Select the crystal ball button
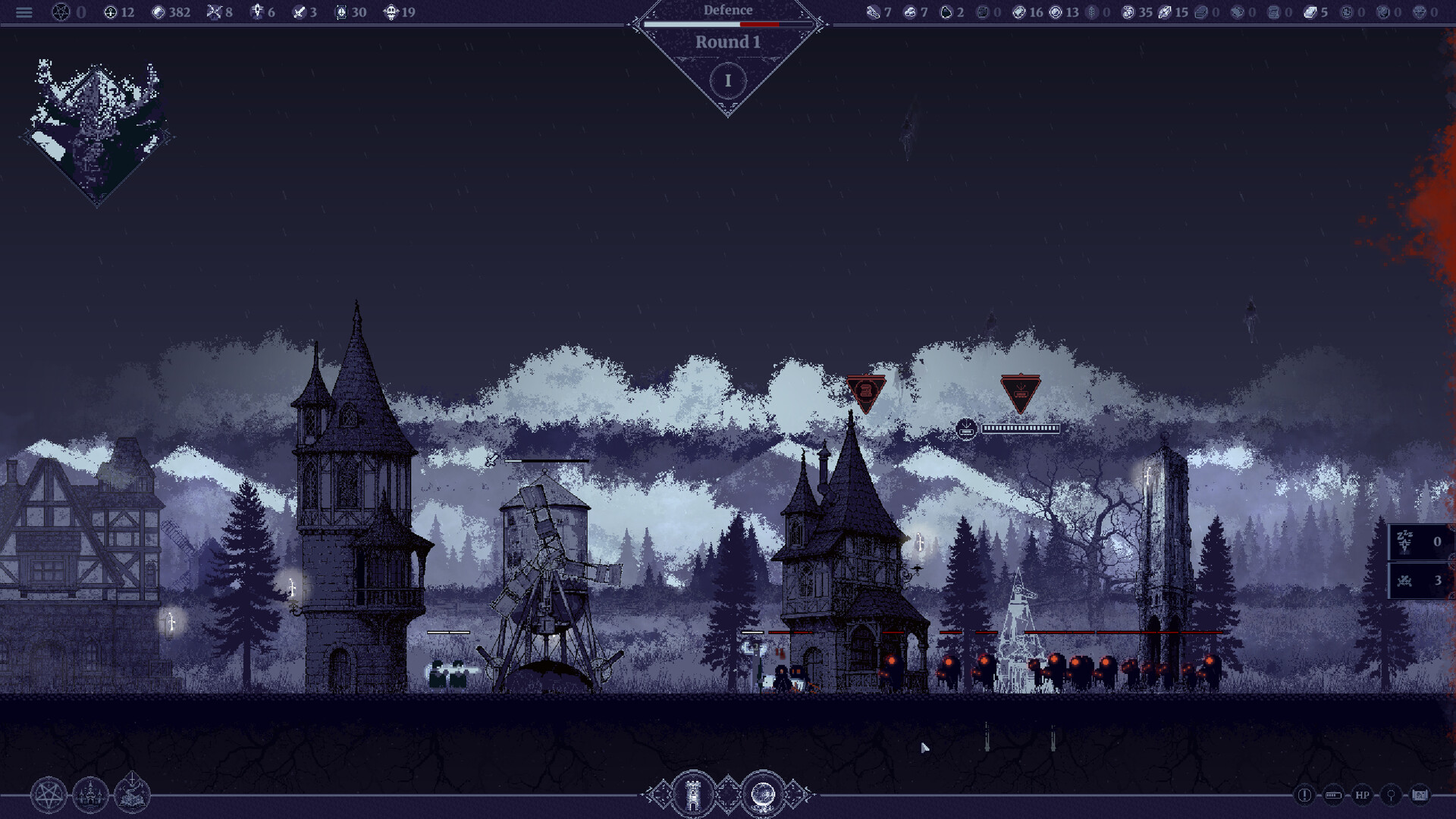Screen dimensions: 1456x819 (x=763, y=795)
